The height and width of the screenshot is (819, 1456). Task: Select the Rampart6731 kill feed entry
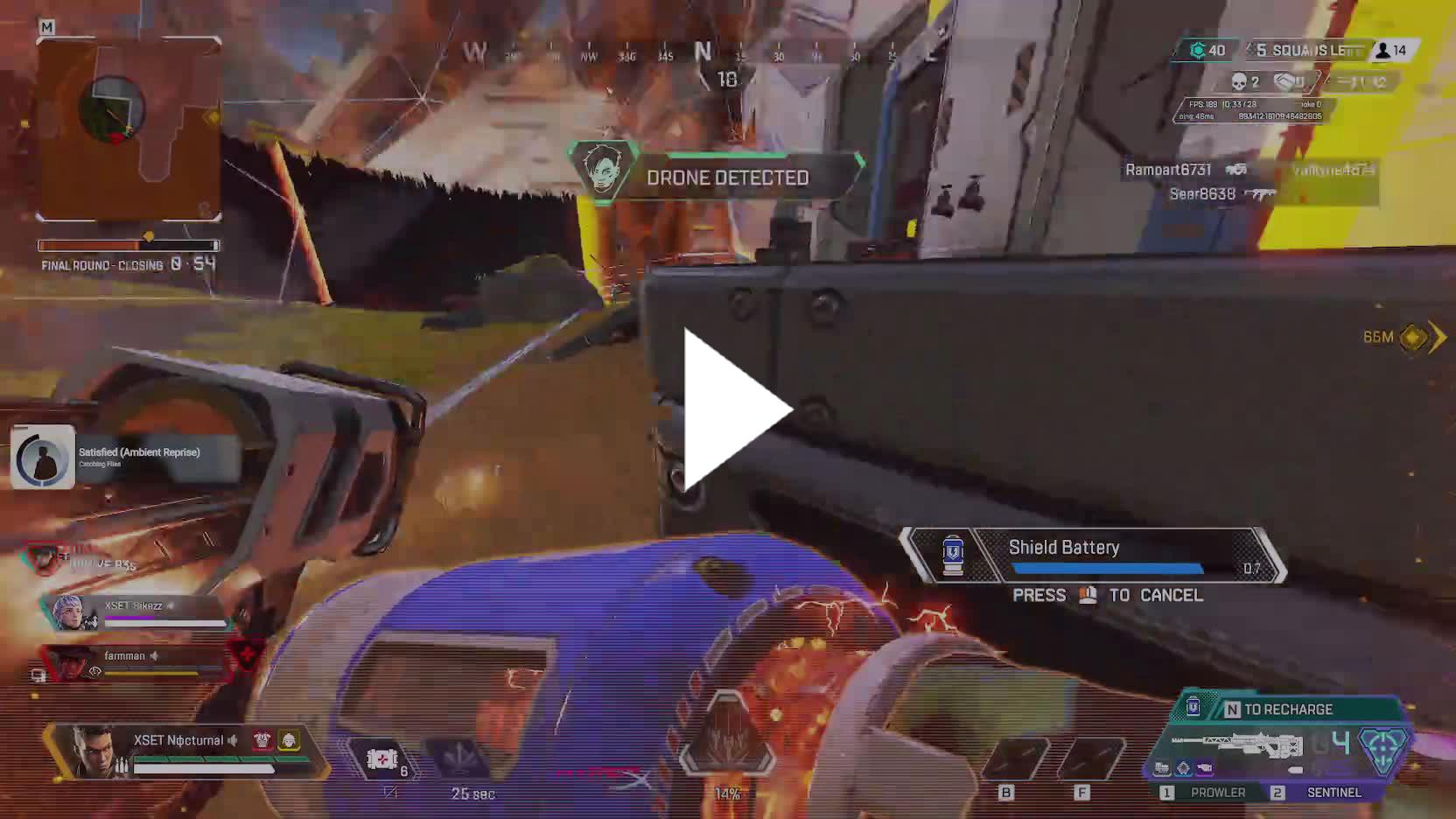coord(1168,170)
